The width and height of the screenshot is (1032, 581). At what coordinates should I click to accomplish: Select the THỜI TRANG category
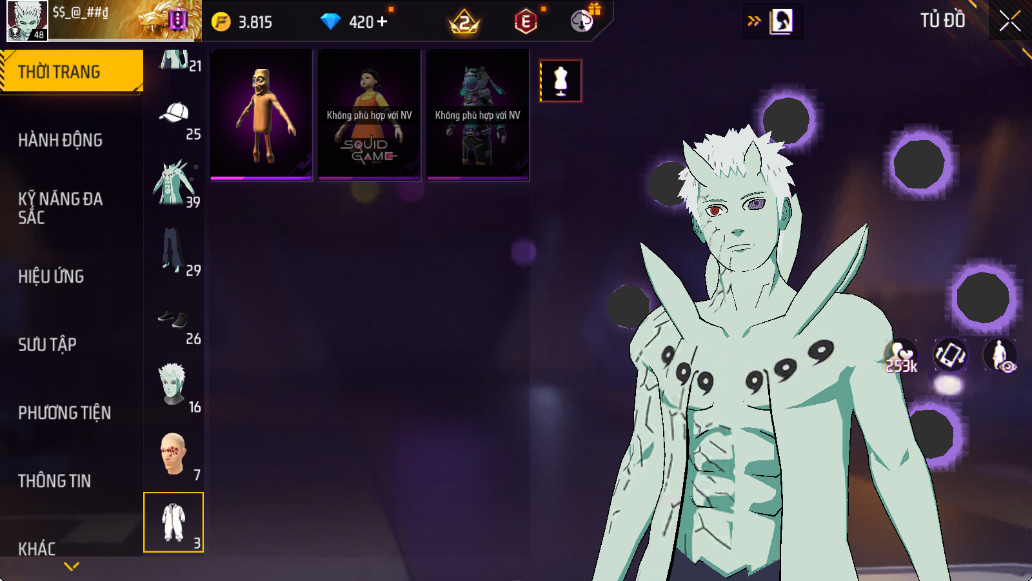[x=70, y=72]
